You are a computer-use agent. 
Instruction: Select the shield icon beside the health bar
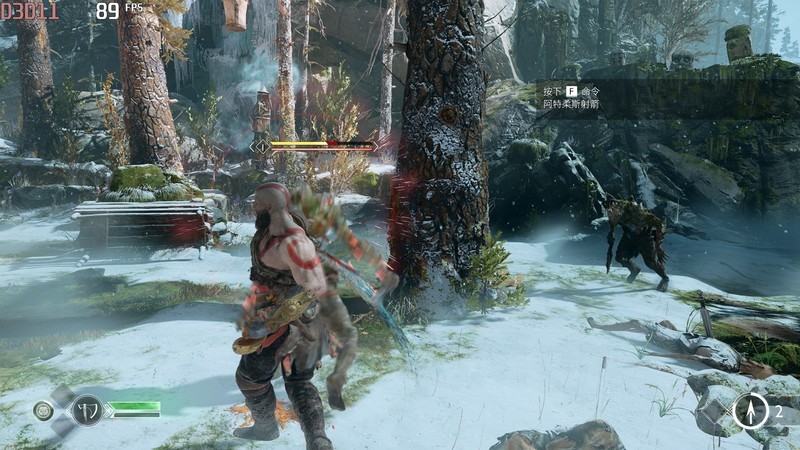tap(87, 410)
